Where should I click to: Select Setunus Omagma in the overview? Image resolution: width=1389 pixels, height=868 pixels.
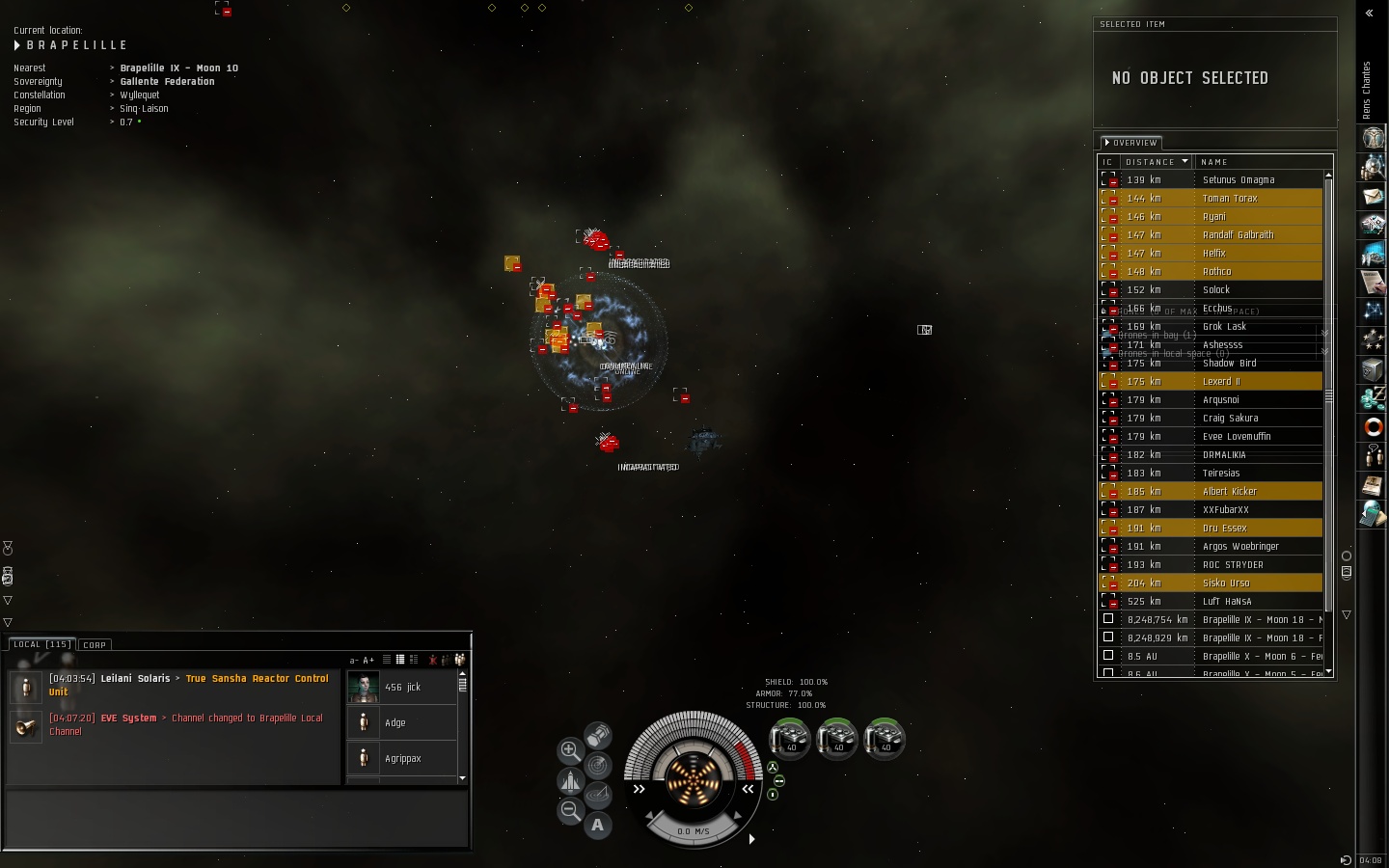click(x=1239, y=180)
